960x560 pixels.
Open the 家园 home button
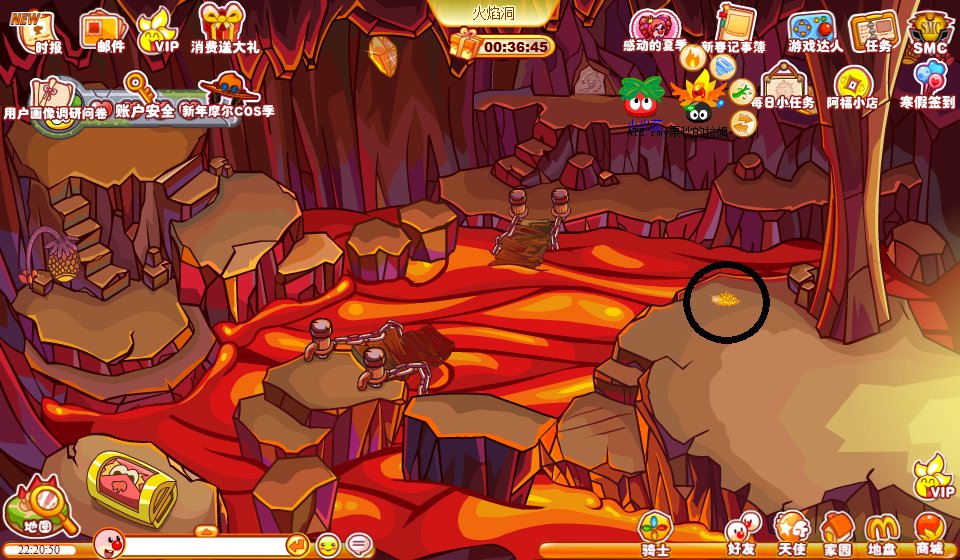837,533
